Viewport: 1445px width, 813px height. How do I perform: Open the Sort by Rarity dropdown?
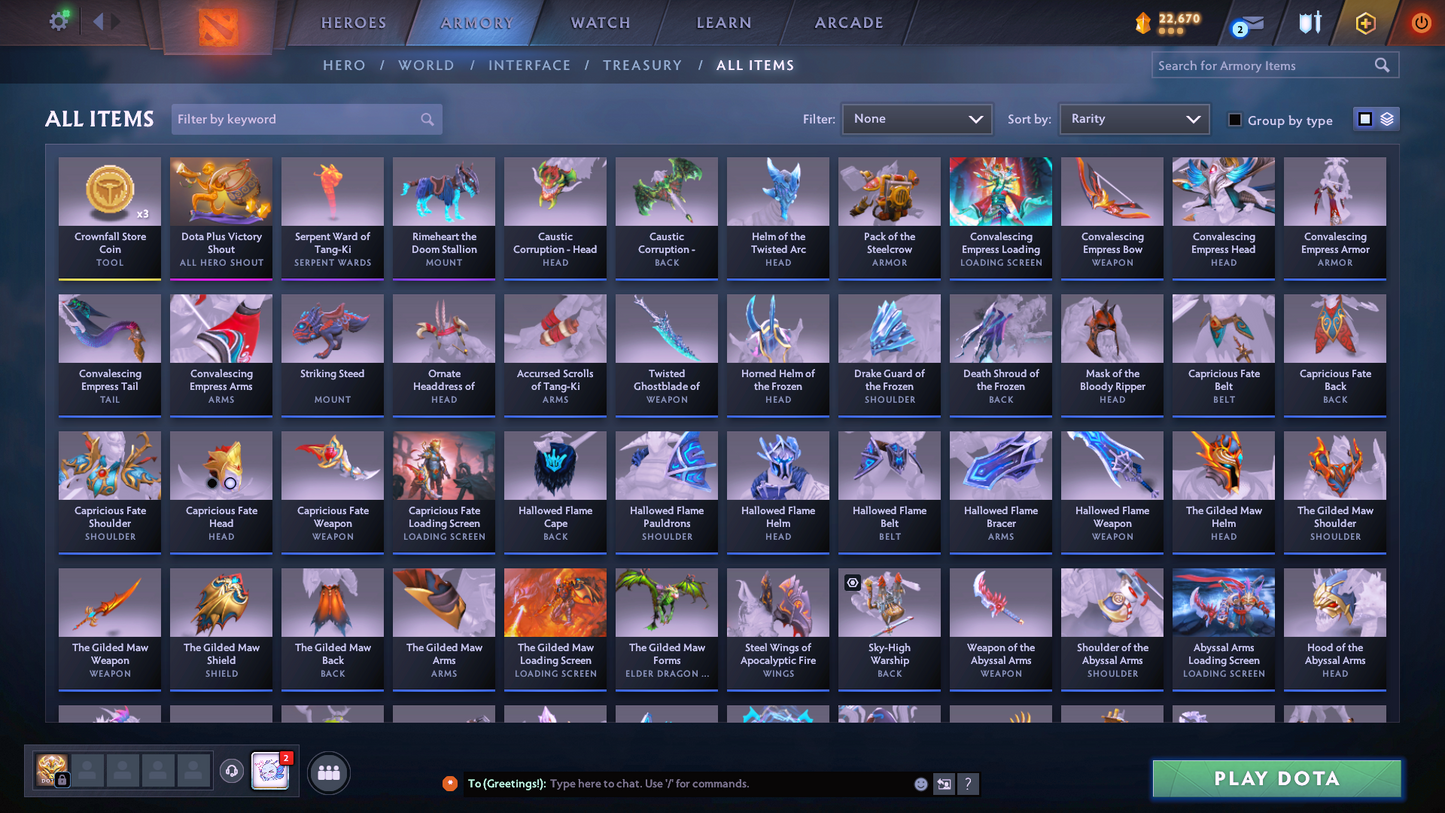[x=1134, y=118]
